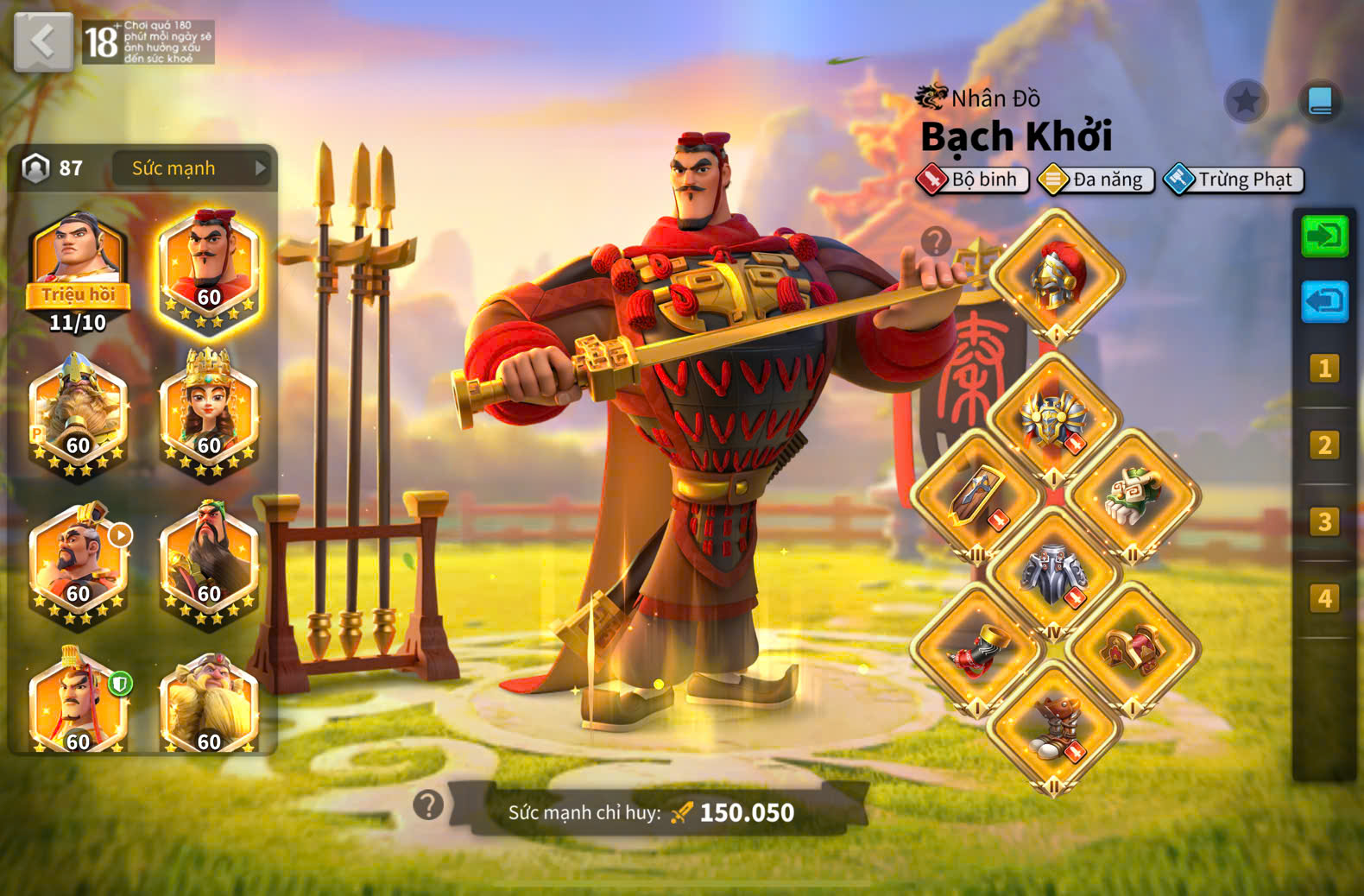Image resolution: width=1364 pixels, height=896 pixels.
Task: Select Bạch Khởi's highlighted portrait
Action: click(x=209, y=269)
